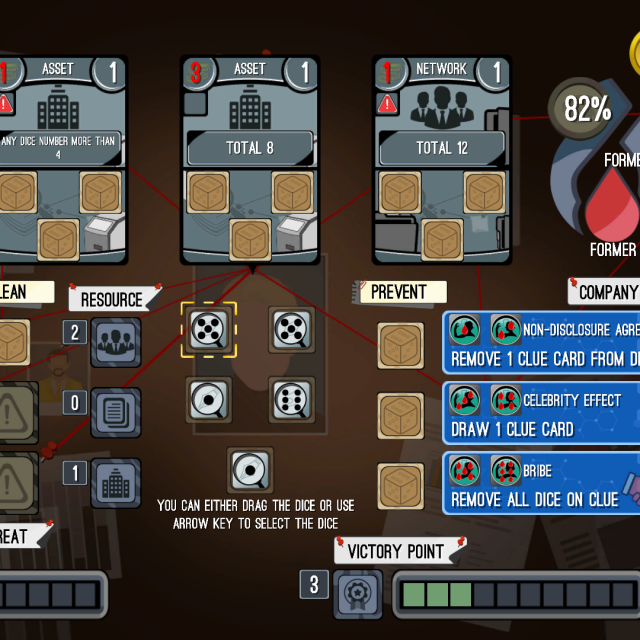Click the network people resource icon
640x640 pixels.
(x=116, y=342)
